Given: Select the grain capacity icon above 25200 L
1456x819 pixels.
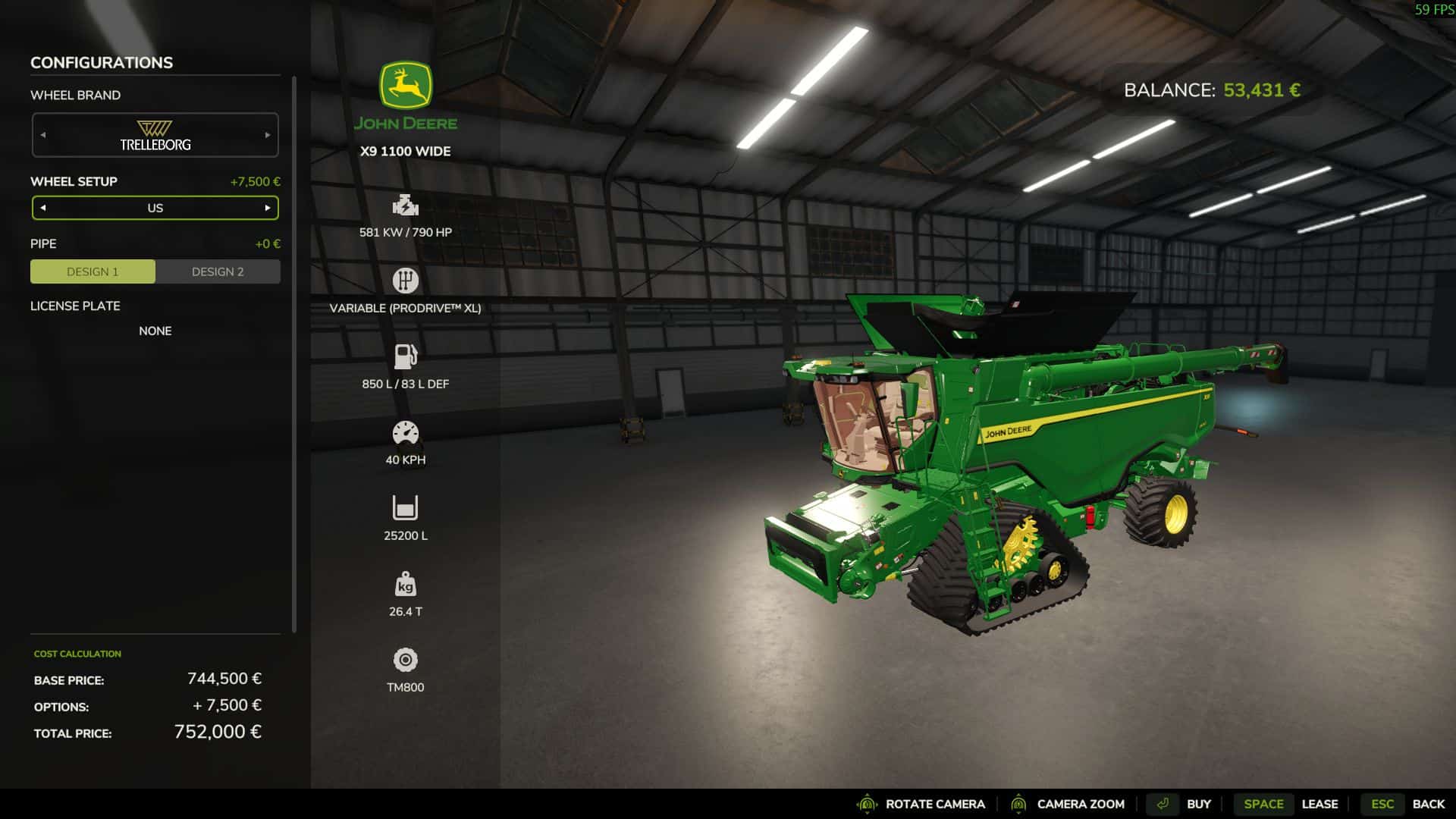Looking at the screenshot, I should pos(406,507).
